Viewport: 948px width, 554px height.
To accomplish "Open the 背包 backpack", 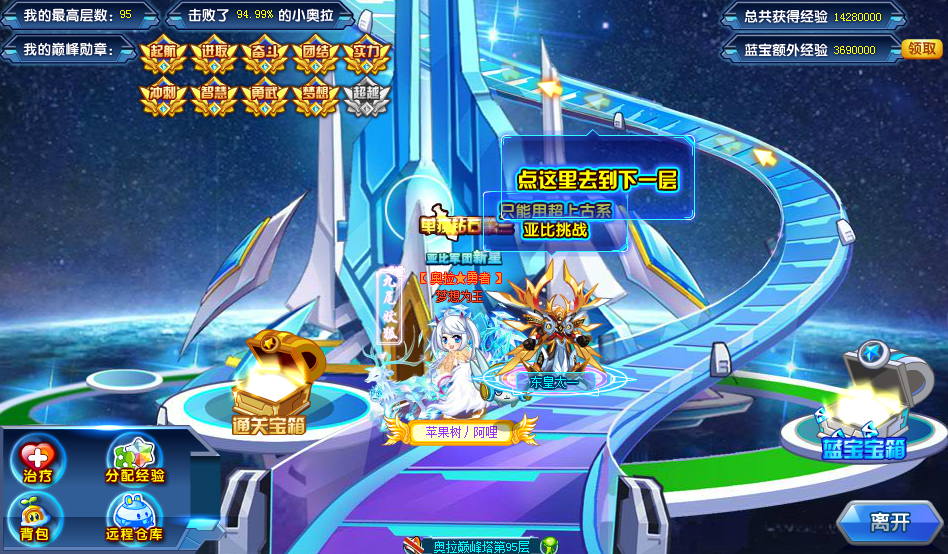I will (36, 517).
